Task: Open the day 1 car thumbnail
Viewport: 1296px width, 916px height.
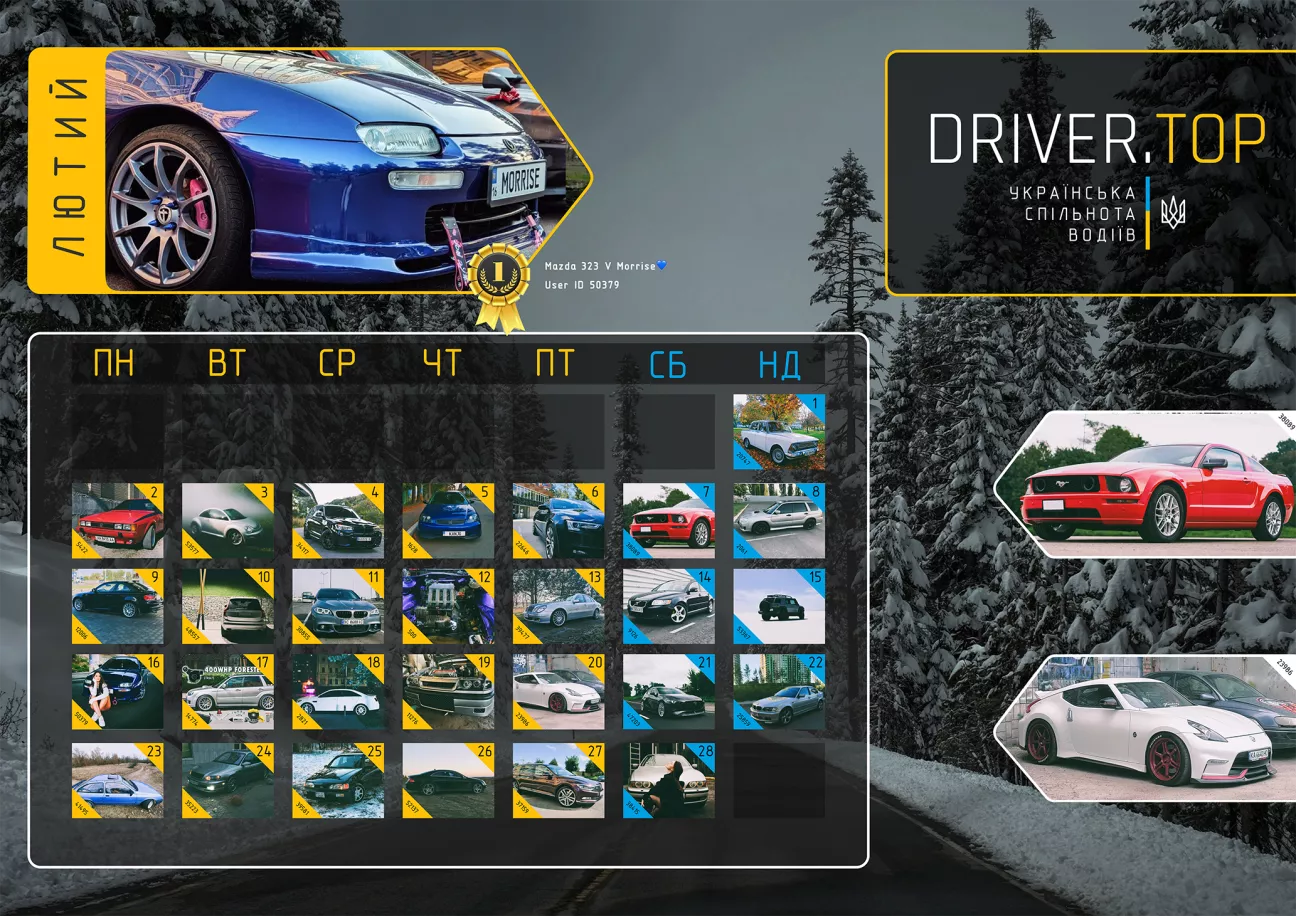Action: tap(779, 432)
